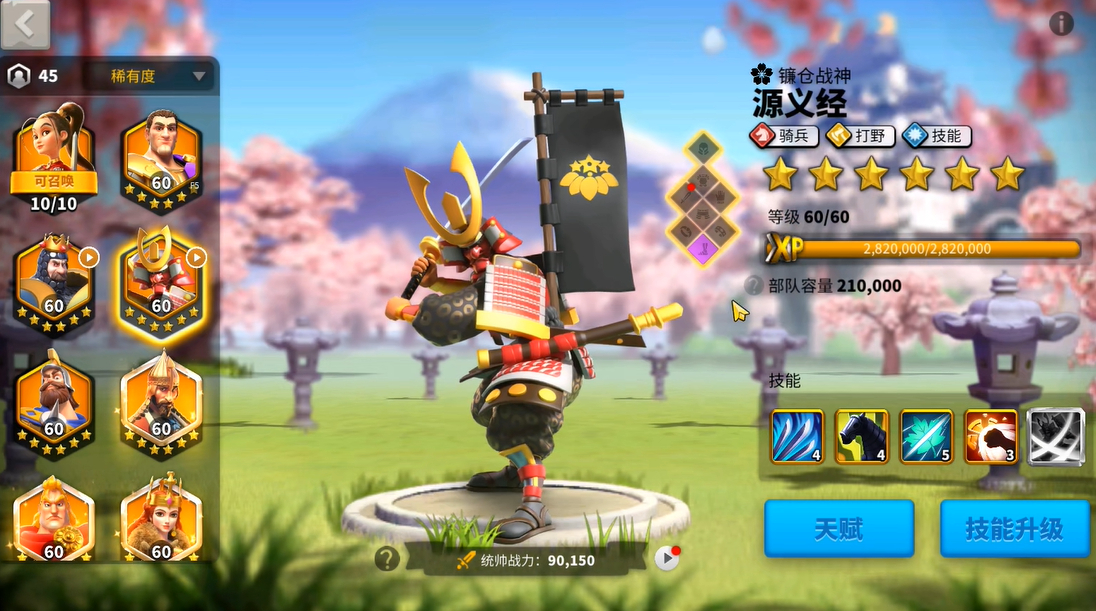Select the blue-bearded crowned commander portrait

pos(54,278)
